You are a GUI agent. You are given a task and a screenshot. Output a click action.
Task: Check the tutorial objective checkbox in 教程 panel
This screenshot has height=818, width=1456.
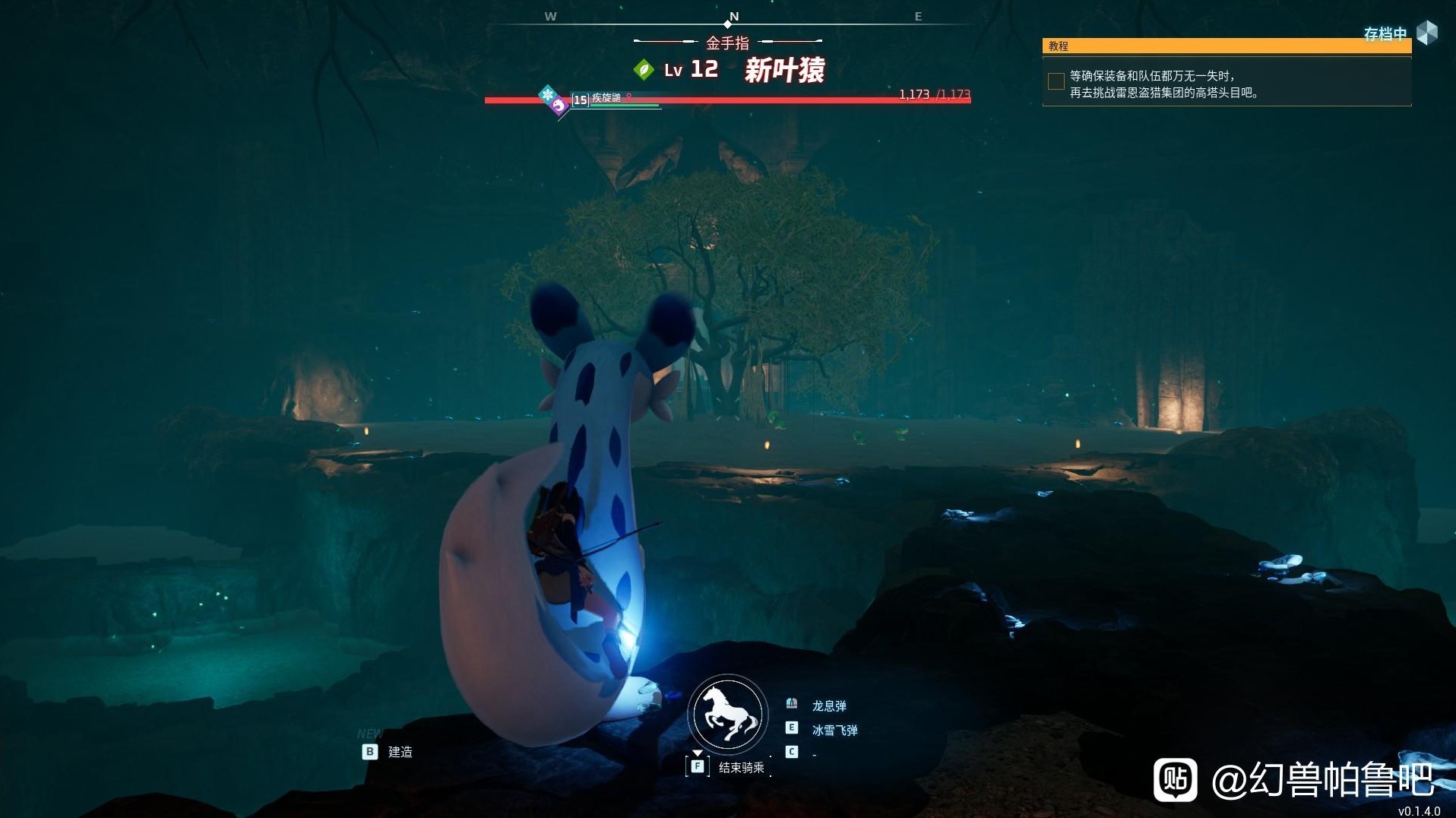1056,81
